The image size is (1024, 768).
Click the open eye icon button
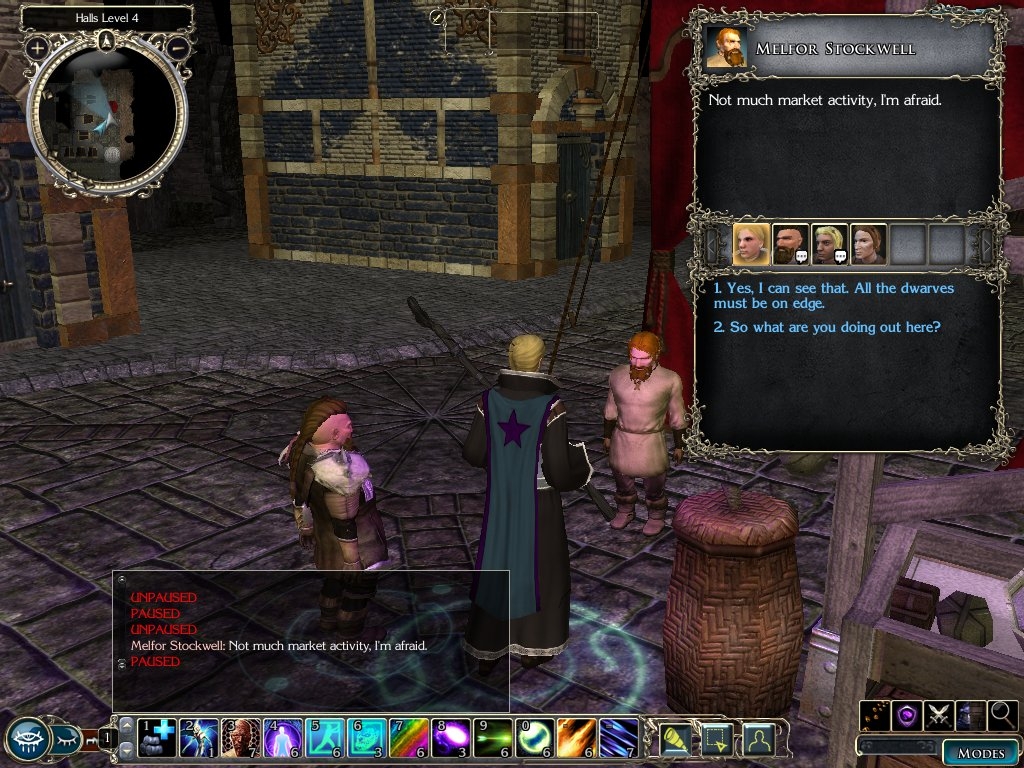[27, 738]
